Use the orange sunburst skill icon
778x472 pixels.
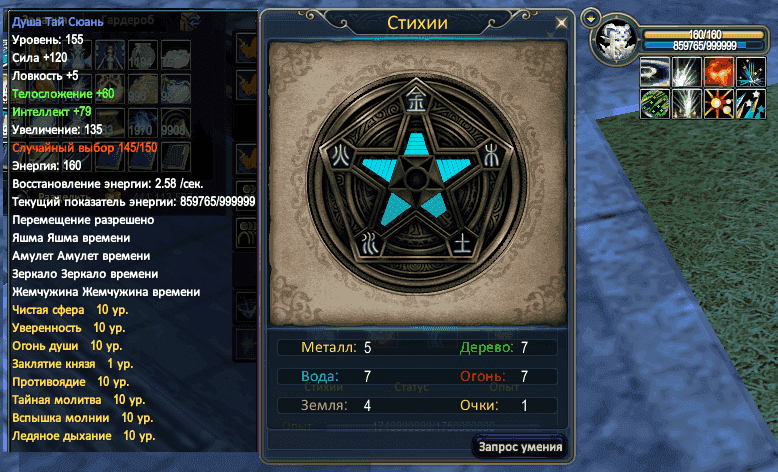pyautogui.click(x=718, y=102)
